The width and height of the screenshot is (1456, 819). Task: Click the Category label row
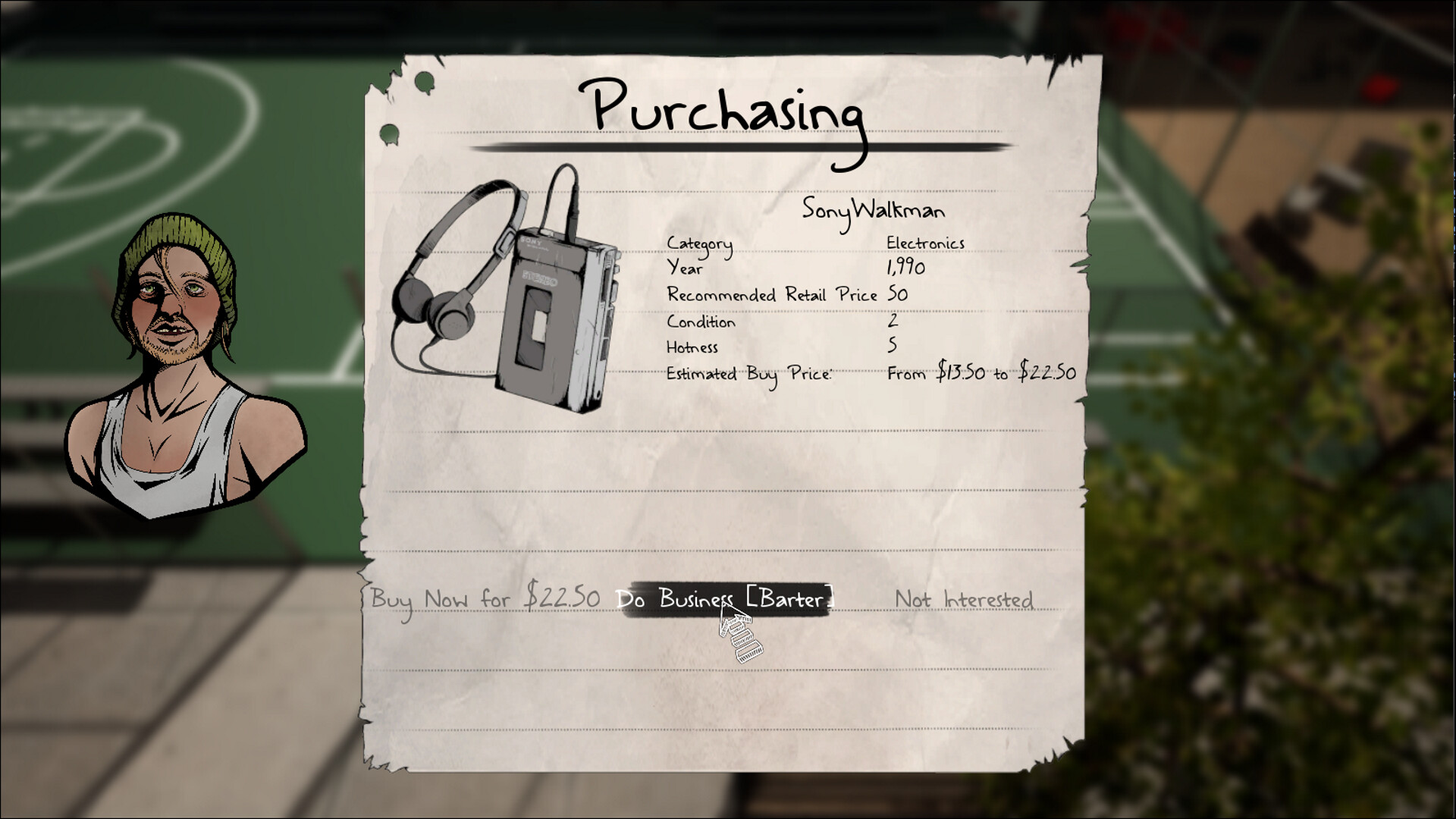coord(698,243)
